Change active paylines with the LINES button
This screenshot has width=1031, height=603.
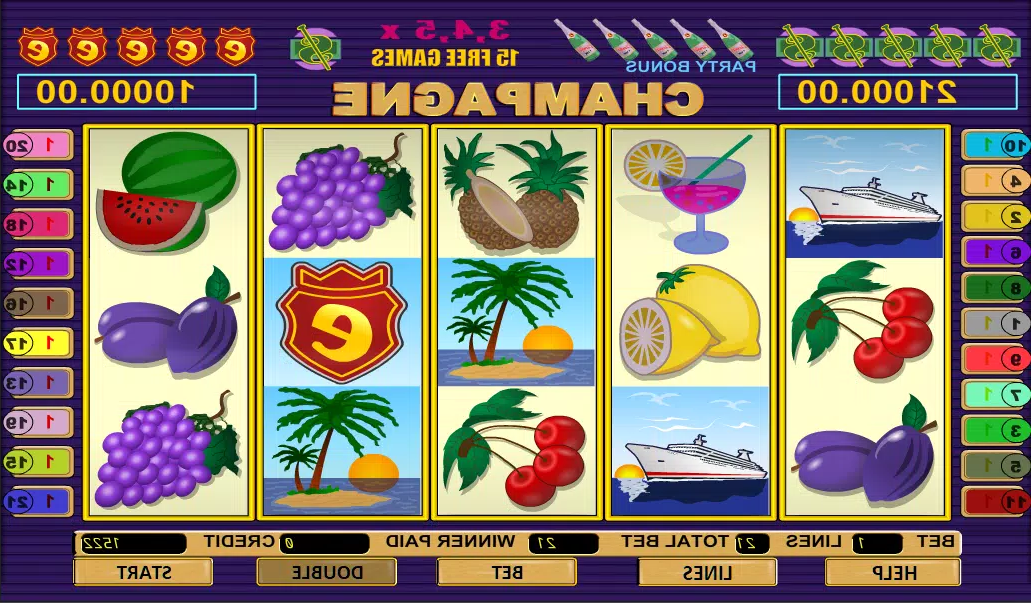click(x=707, y=572)
